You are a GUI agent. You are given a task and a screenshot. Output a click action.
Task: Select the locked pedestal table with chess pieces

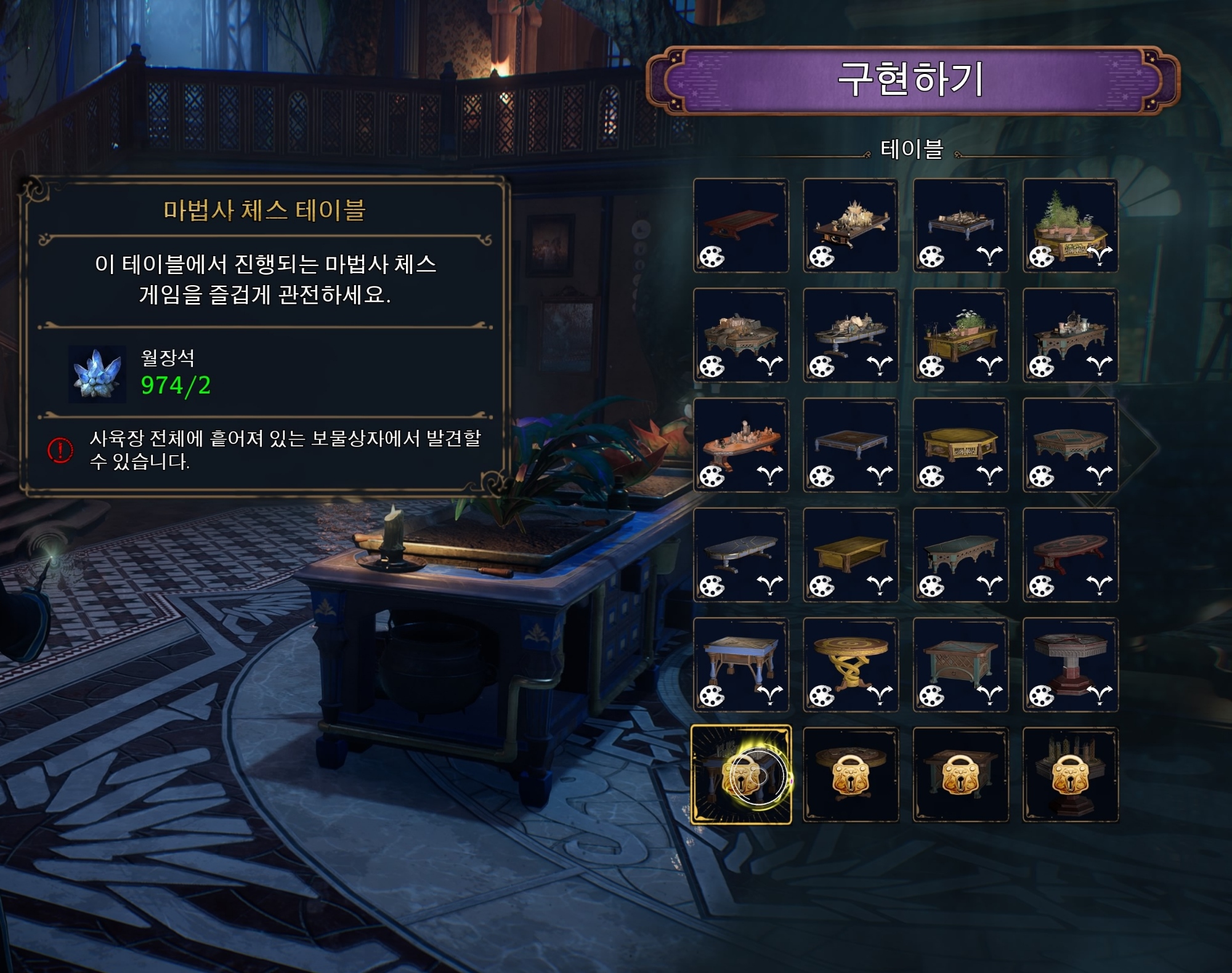tap(1071, 775)
